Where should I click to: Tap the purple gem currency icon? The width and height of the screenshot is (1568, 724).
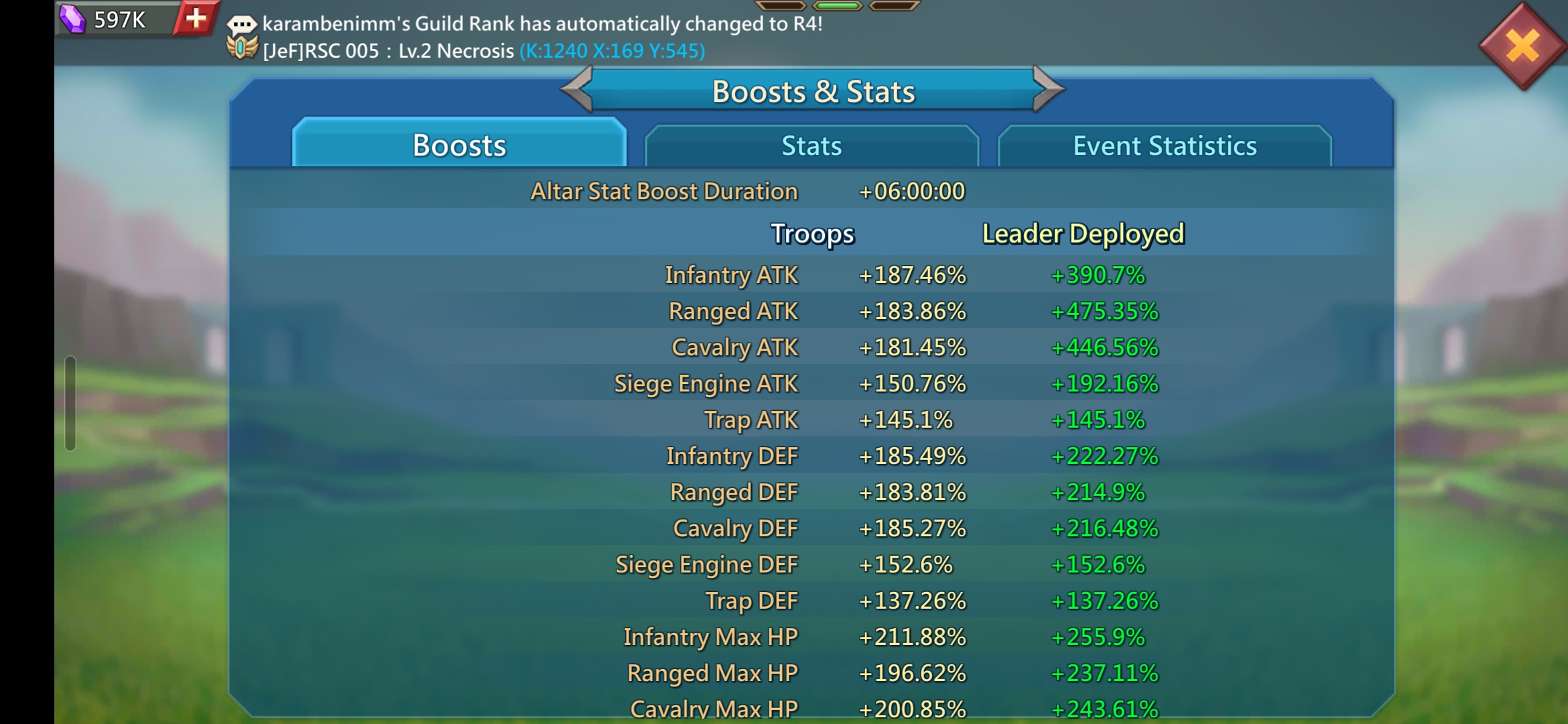coord(72,18)
